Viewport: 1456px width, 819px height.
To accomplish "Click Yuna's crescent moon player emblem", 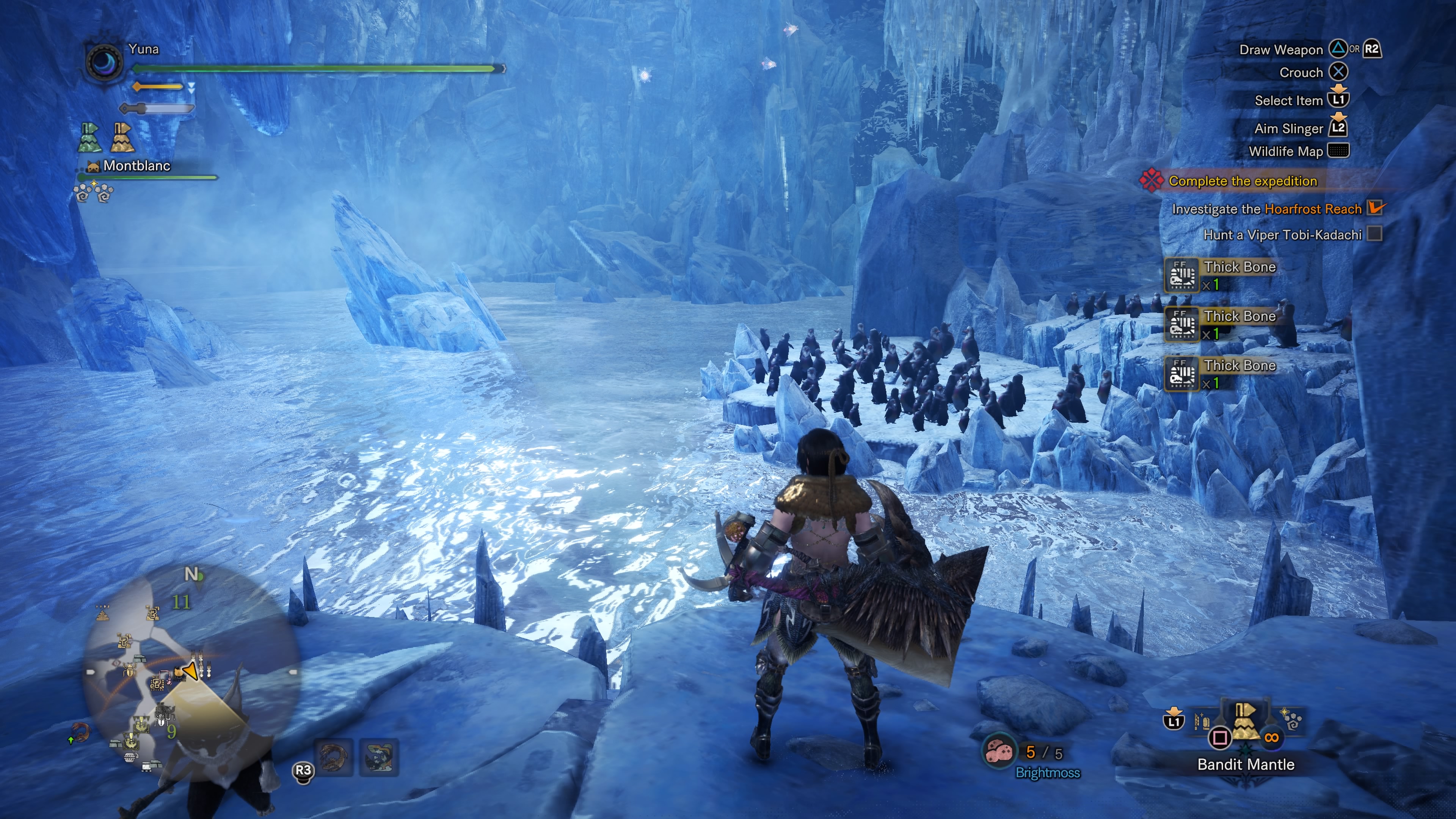I will [105, 61].
